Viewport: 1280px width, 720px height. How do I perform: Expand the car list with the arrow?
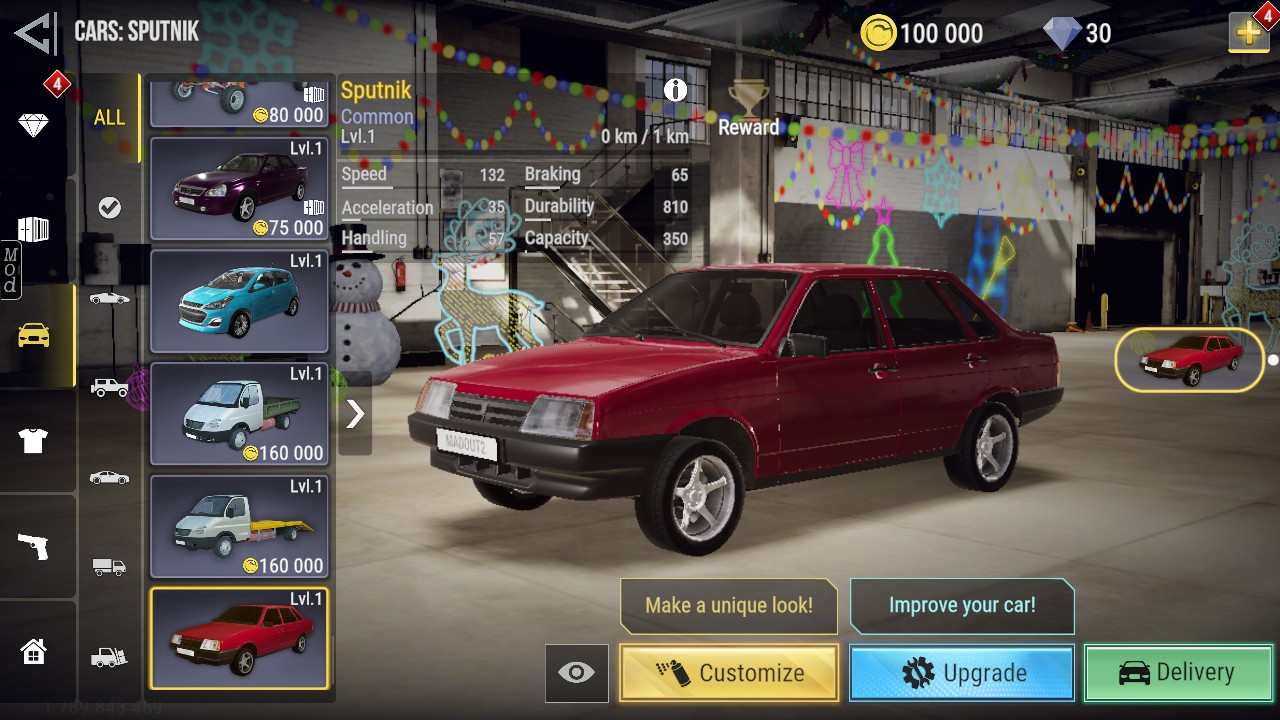click(x=355, y=413)
